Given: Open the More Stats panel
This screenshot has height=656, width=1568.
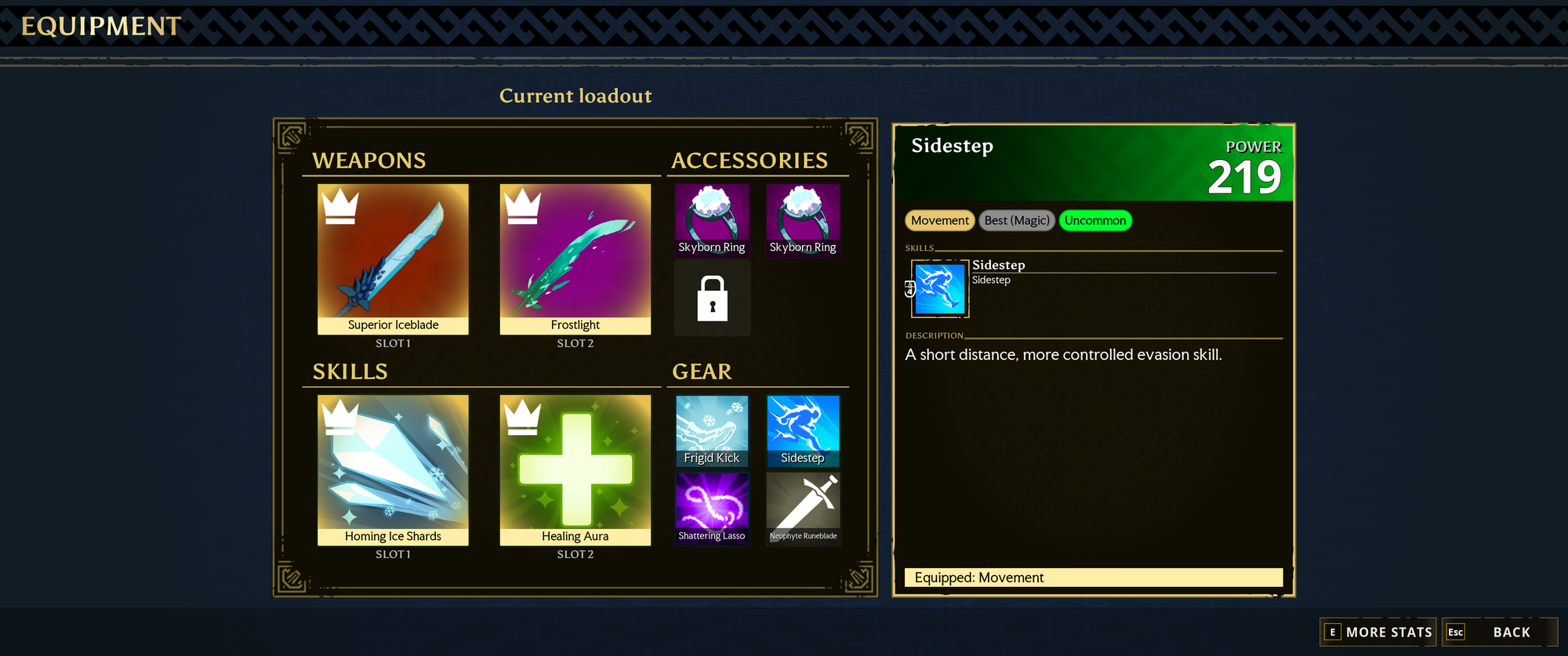Looking at the screenshot, I should pyautogui.click(x=1378, y=632).
